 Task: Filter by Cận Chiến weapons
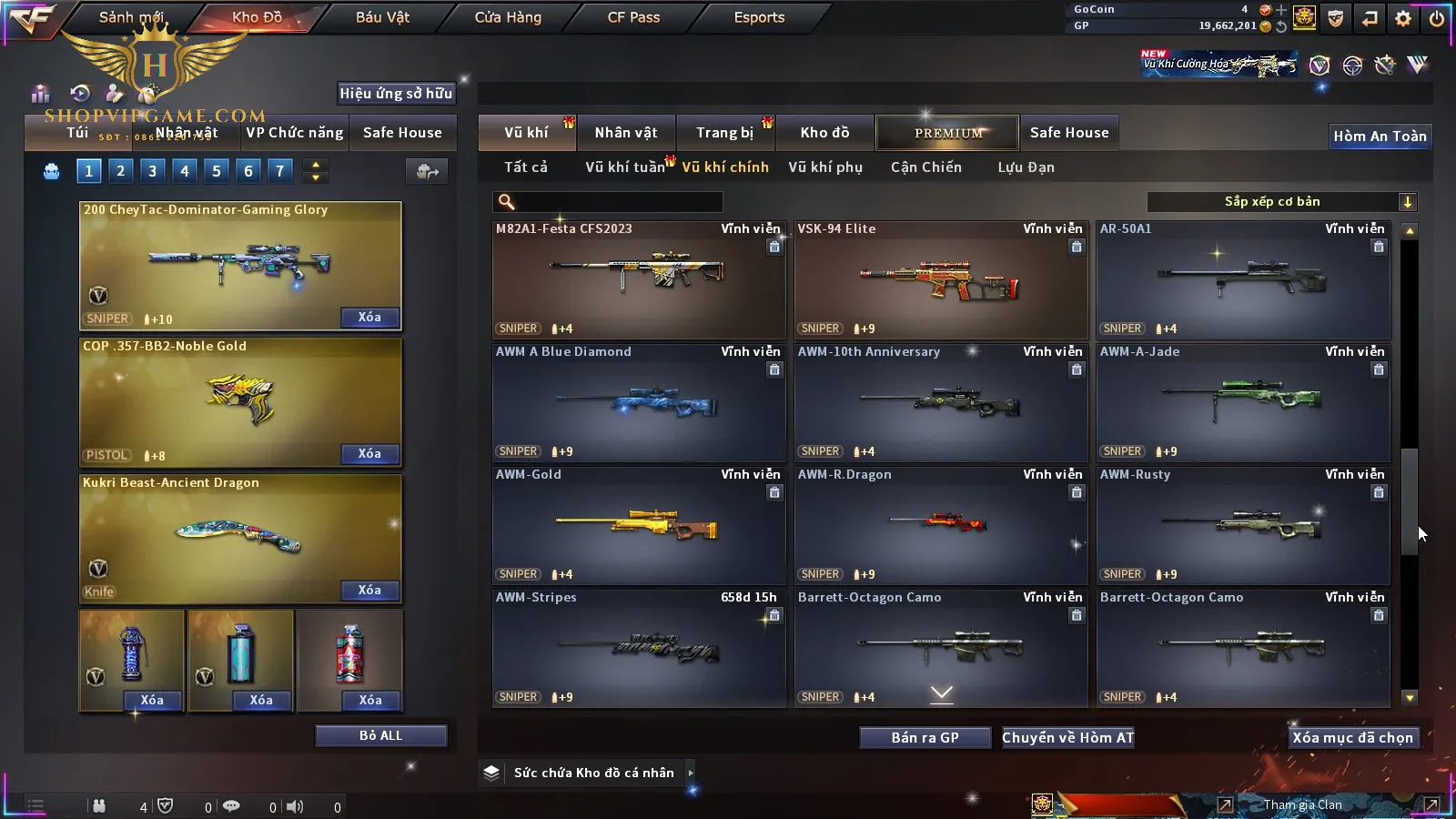click(925, 167)
